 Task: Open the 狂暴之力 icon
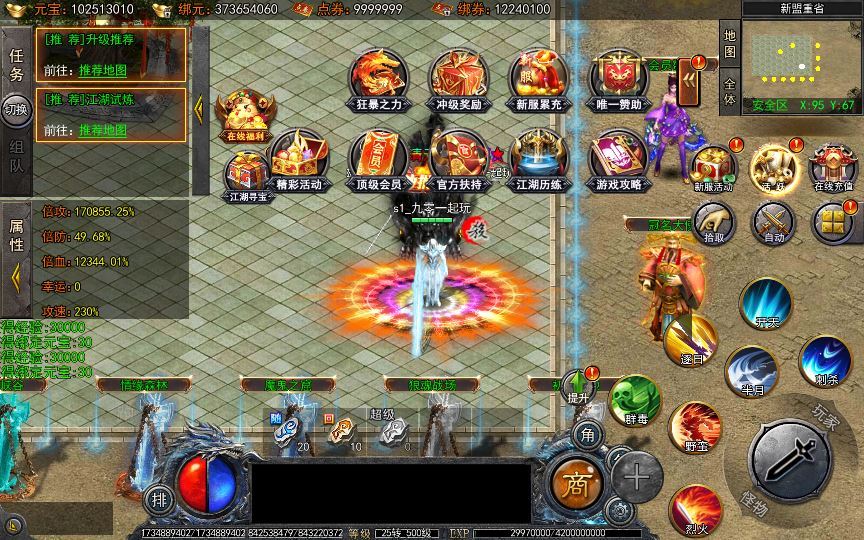coord(376,78)
